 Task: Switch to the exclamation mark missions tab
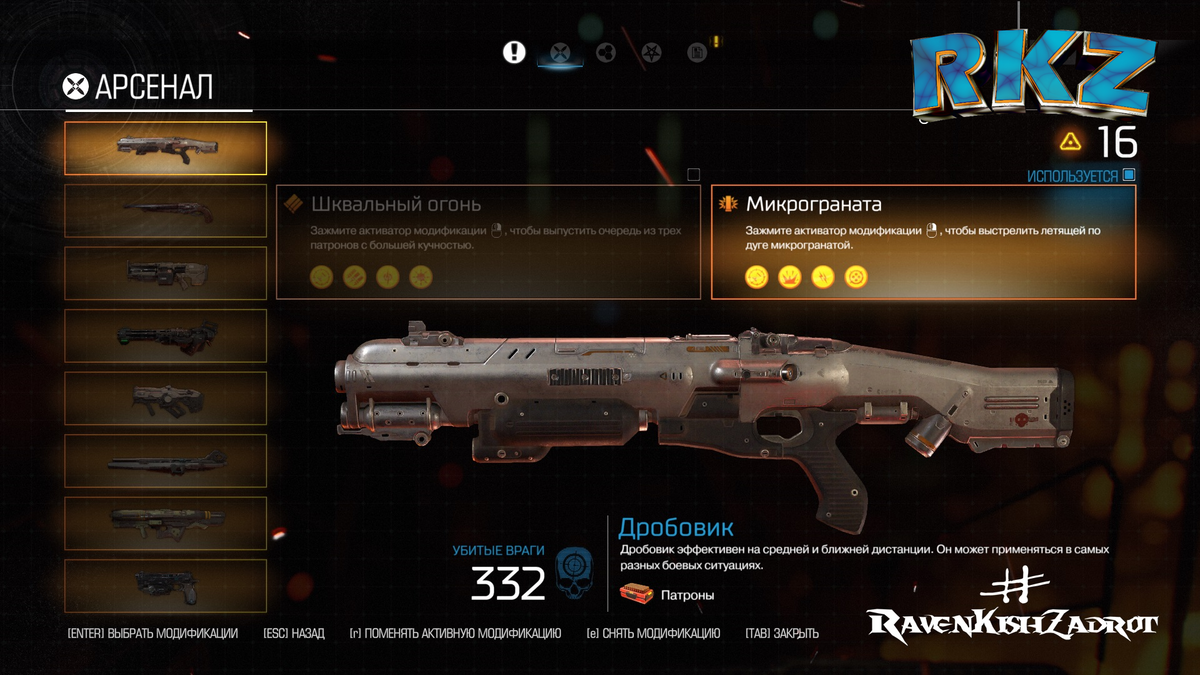click(514, 52)
